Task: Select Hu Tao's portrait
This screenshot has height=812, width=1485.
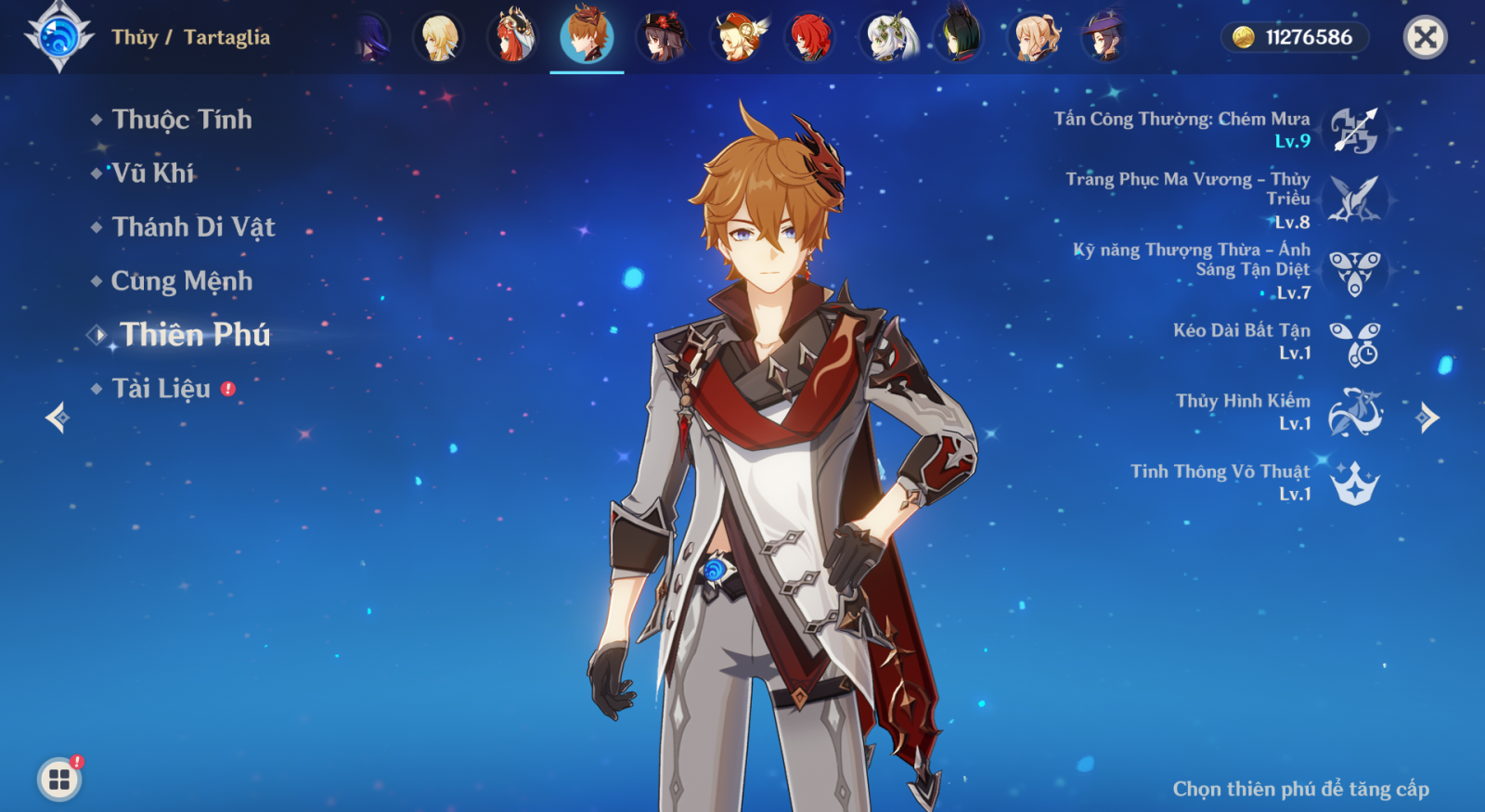Action: pyautogui.click(x=662, y=37)
